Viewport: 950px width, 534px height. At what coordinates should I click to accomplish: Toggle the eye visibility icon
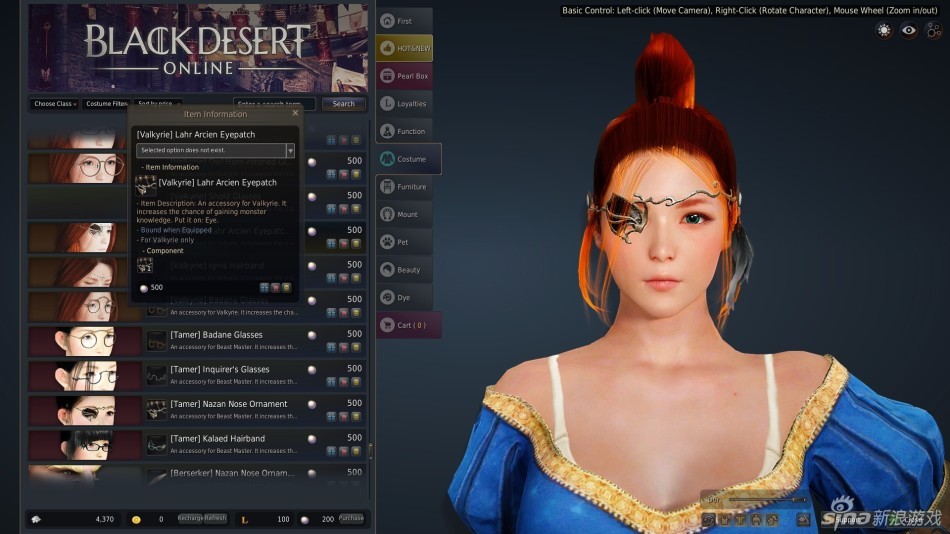[x=908, y=30]
